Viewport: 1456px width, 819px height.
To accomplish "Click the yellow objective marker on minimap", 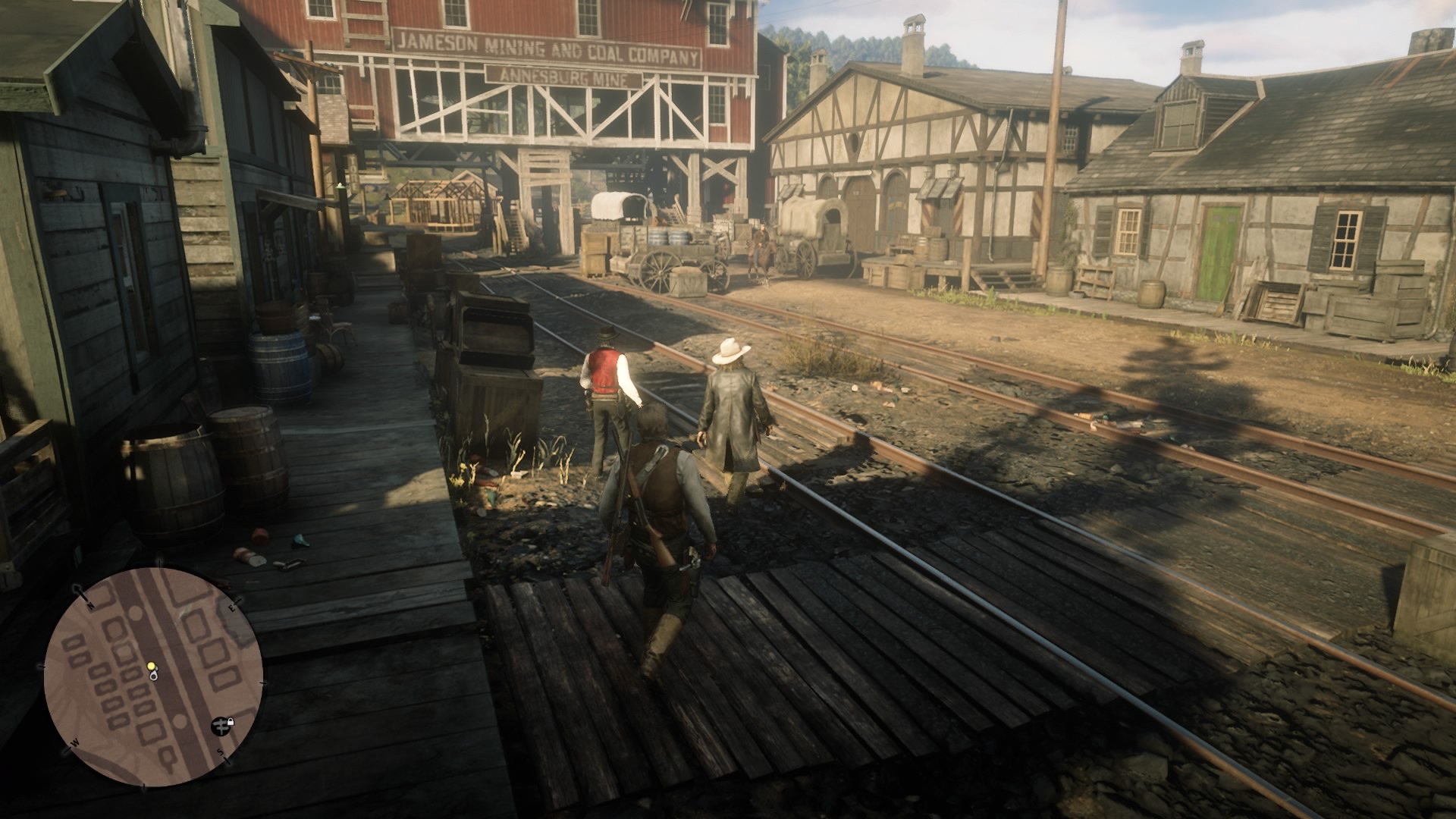I will pos(151,666).
